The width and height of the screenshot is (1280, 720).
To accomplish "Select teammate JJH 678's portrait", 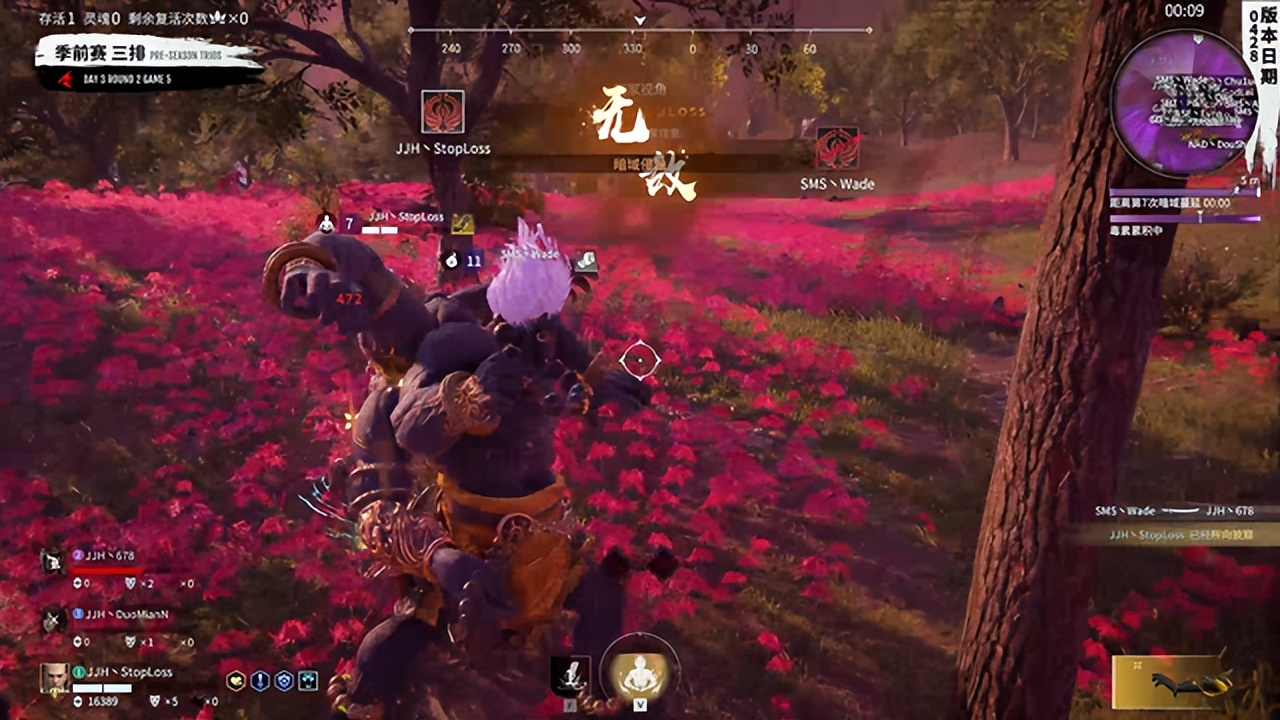I will 53,562.
